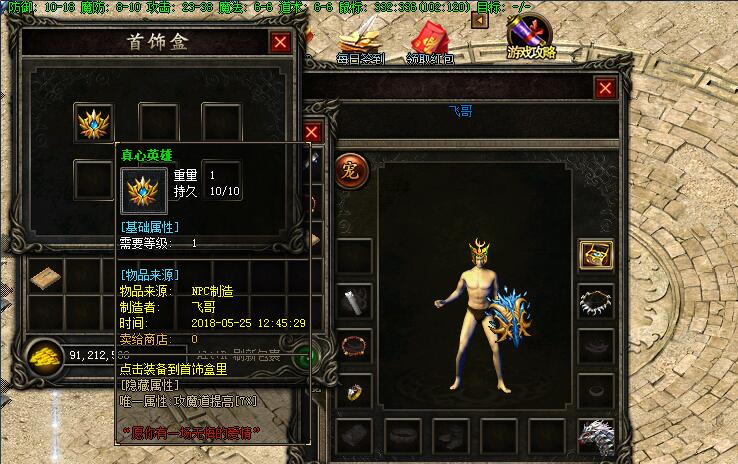The width and height of the screenshot is (738, 464).
Task: Select the silver dragon head slot
Action: (596, 435)
